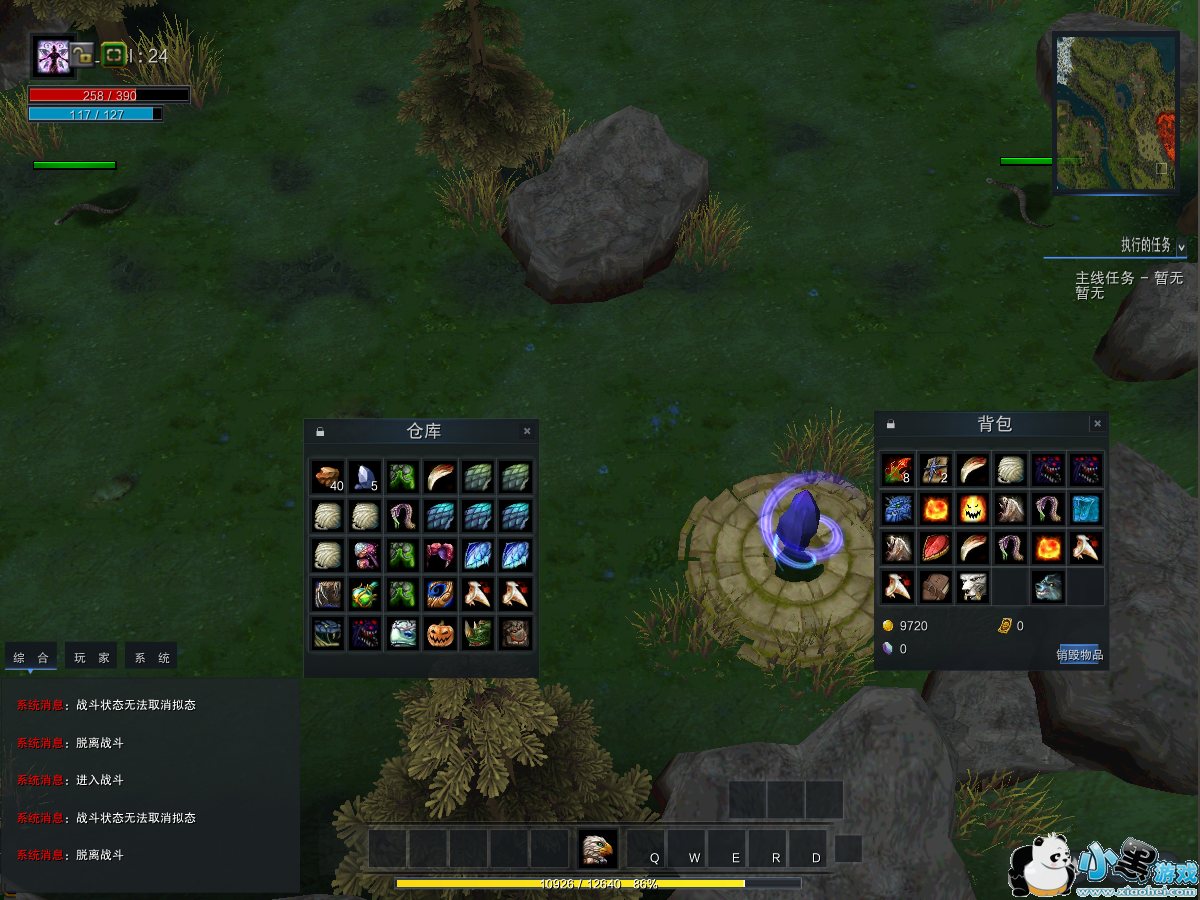
Task: Choose the grinning fire face item
Action: 972,509
